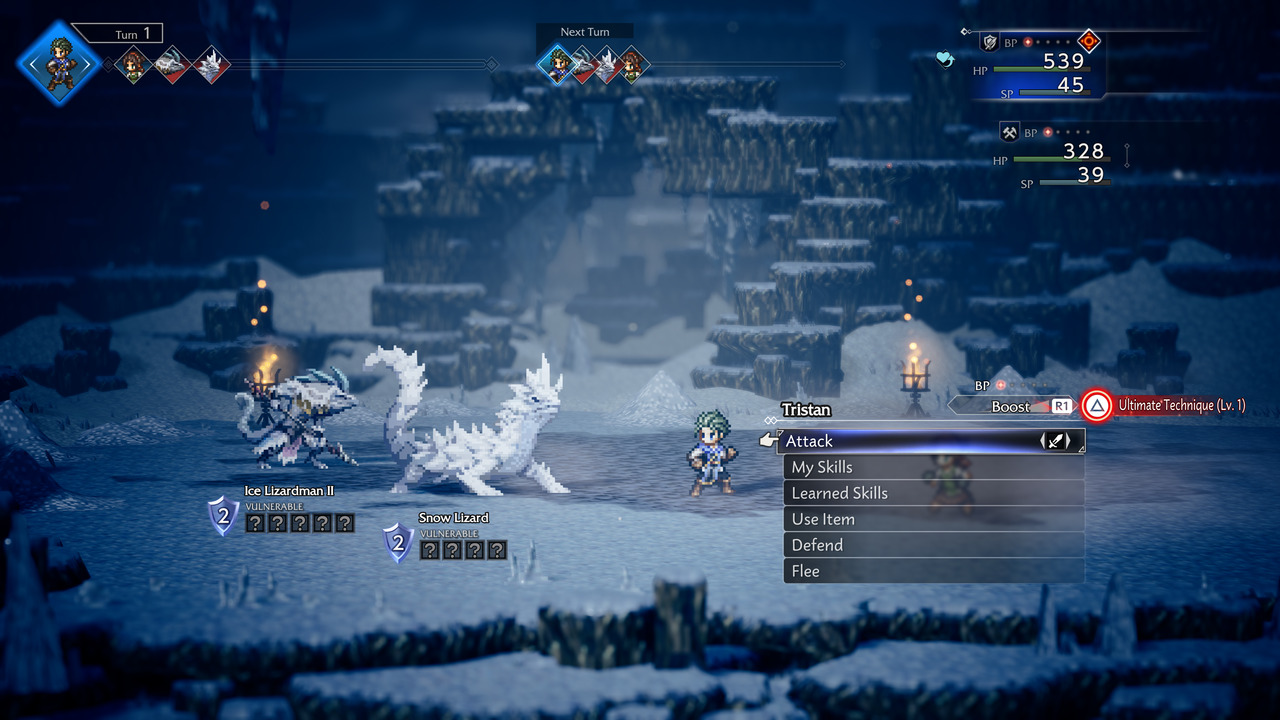This screenshot has width=1280, height=720.
Task: Target the Snow Lizard nameplate
Action: 453,517
